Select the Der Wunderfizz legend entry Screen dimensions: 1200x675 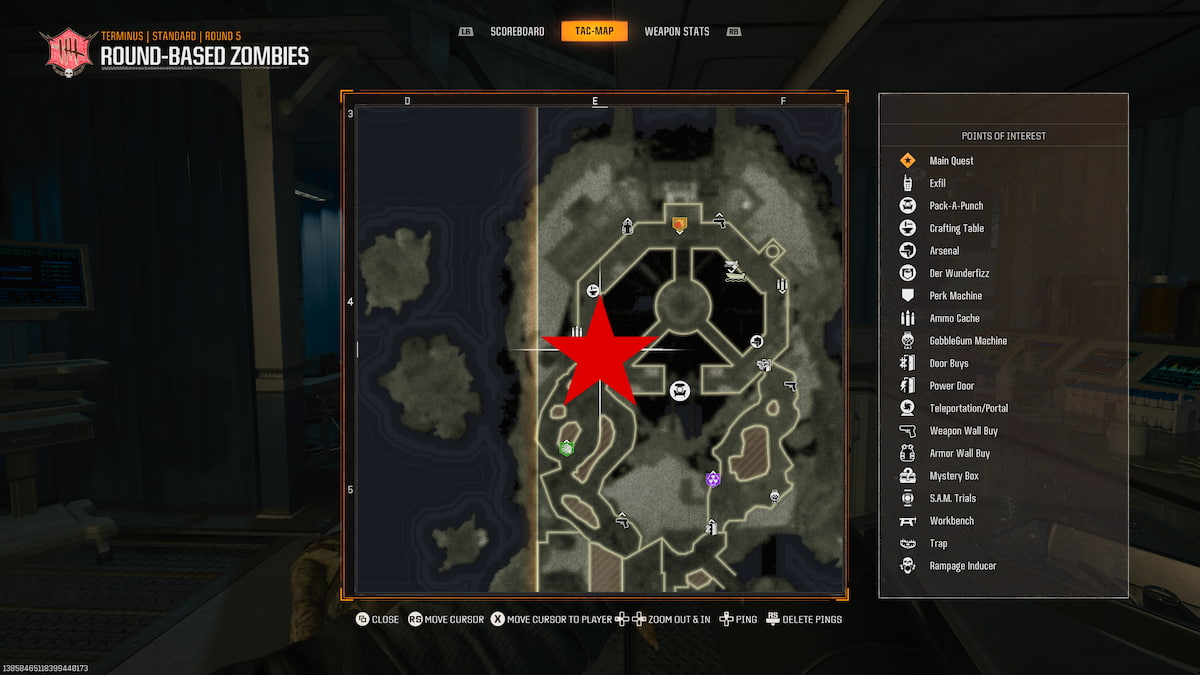tap(959, 273)
